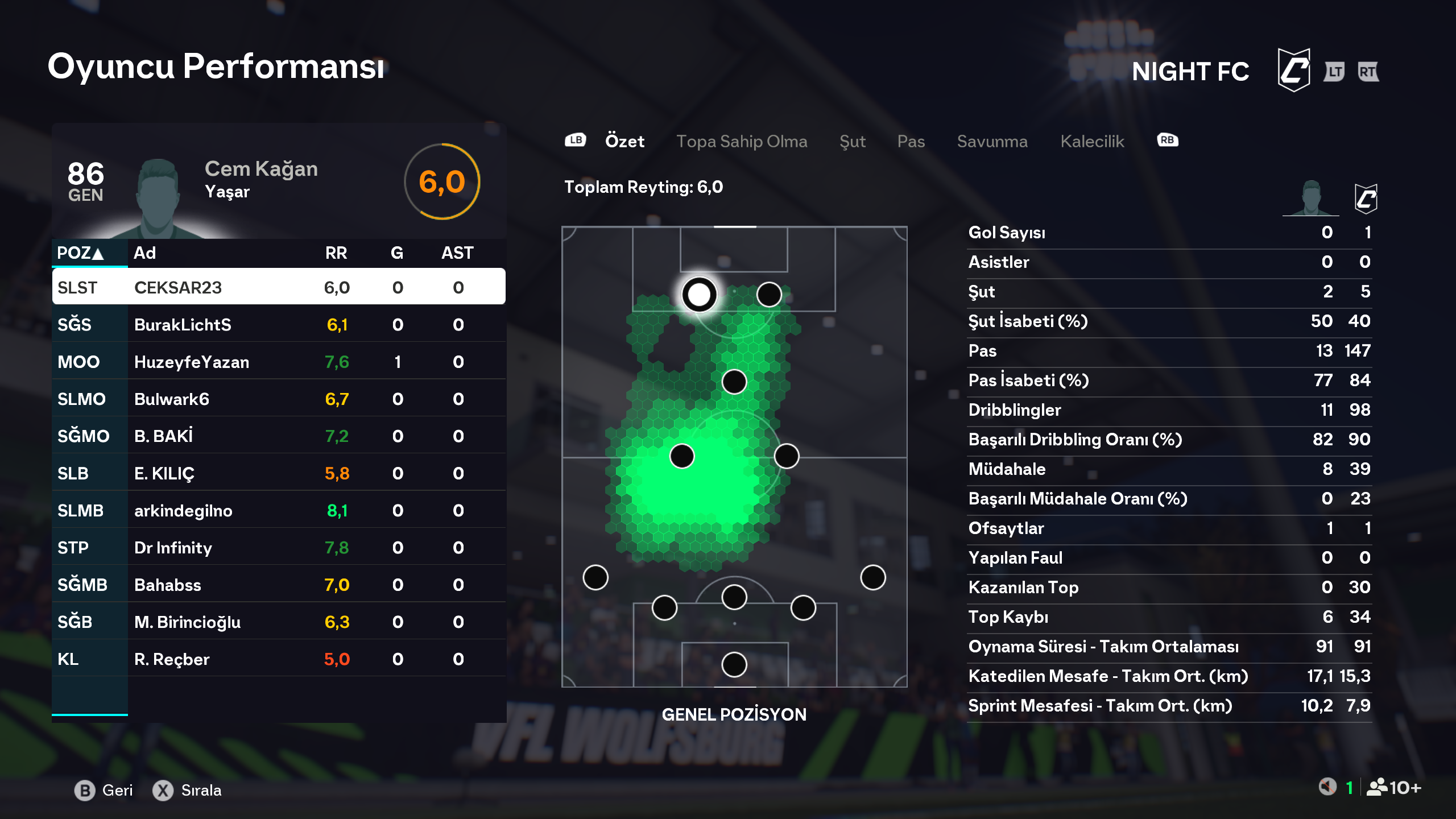Viewport: 1456px width, 819px height.
Task: Choose HuzeyfeYazan in the player list
Action: click(x=279, y=362)
